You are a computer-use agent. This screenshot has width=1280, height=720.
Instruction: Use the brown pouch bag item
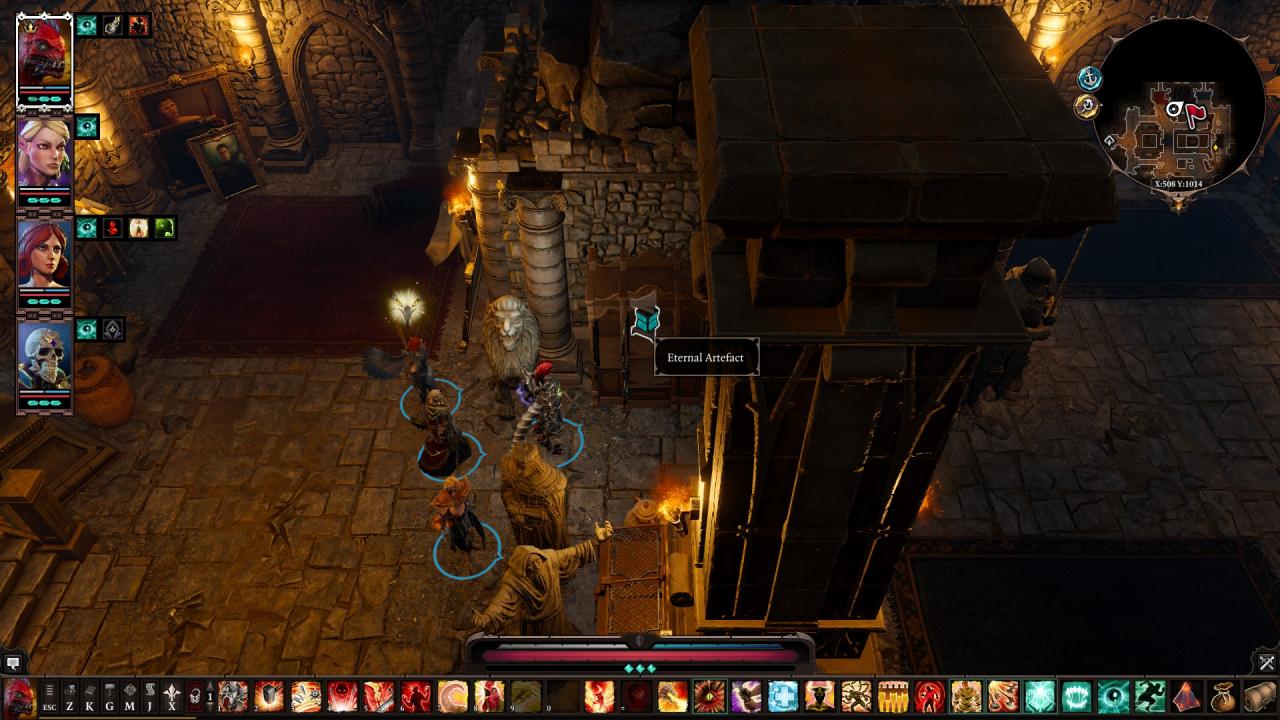pos(1223,696)
